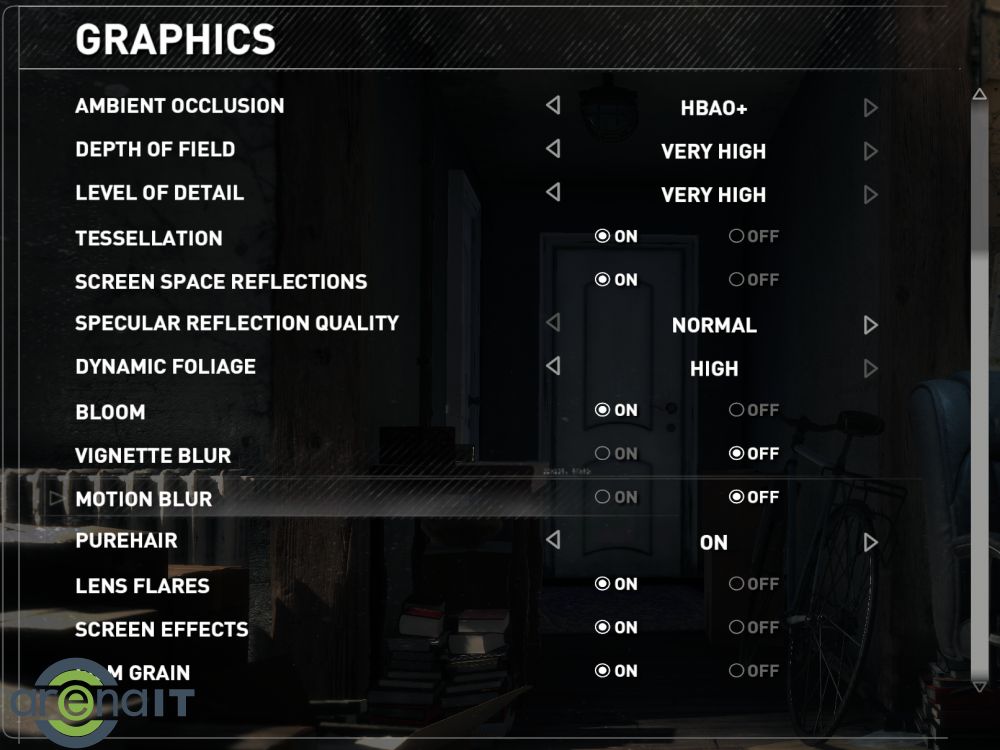The width and height of the screenshot is (1000, 750).
Task: Turn Screen Effects off
Action: pyautogui.click(x=736, y=628)
